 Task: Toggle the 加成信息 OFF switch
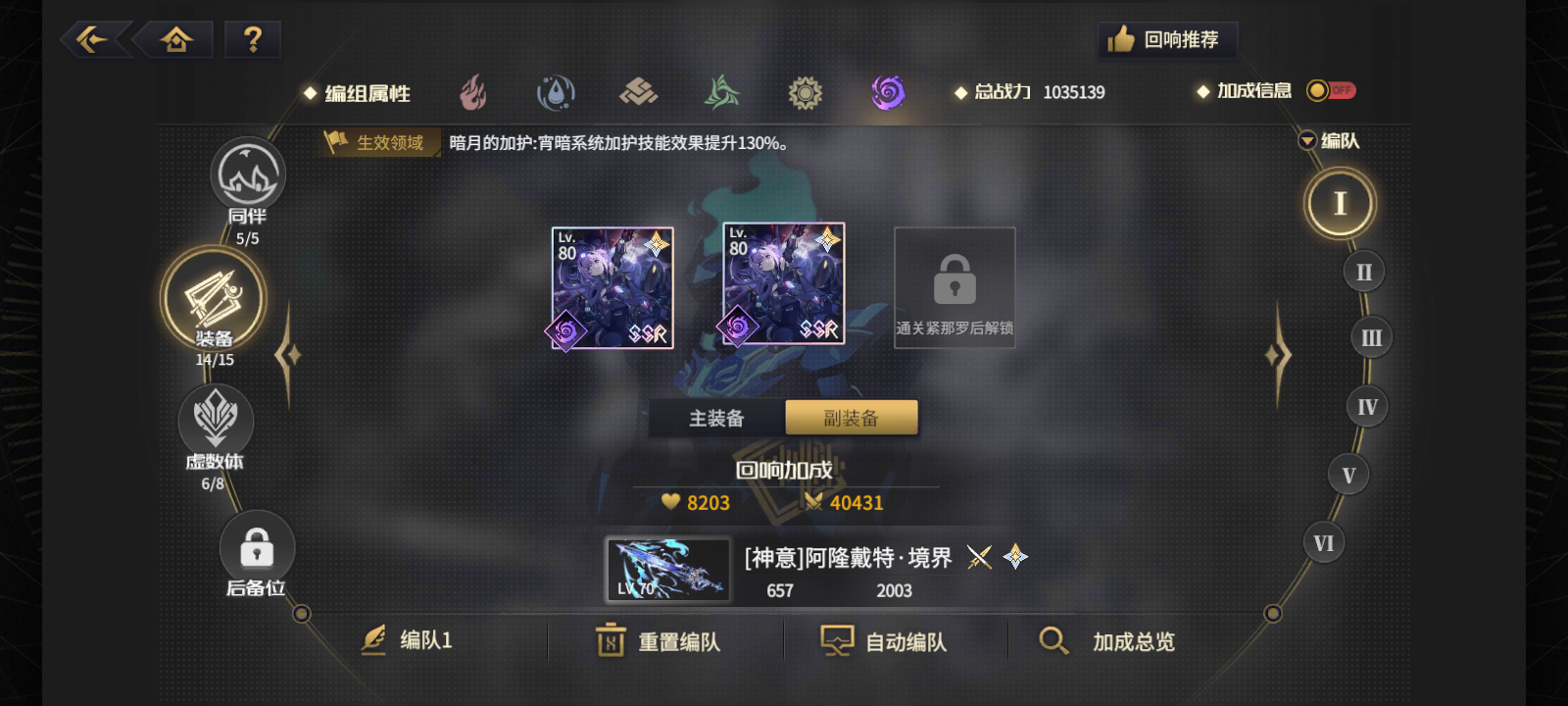(1331, 89)
